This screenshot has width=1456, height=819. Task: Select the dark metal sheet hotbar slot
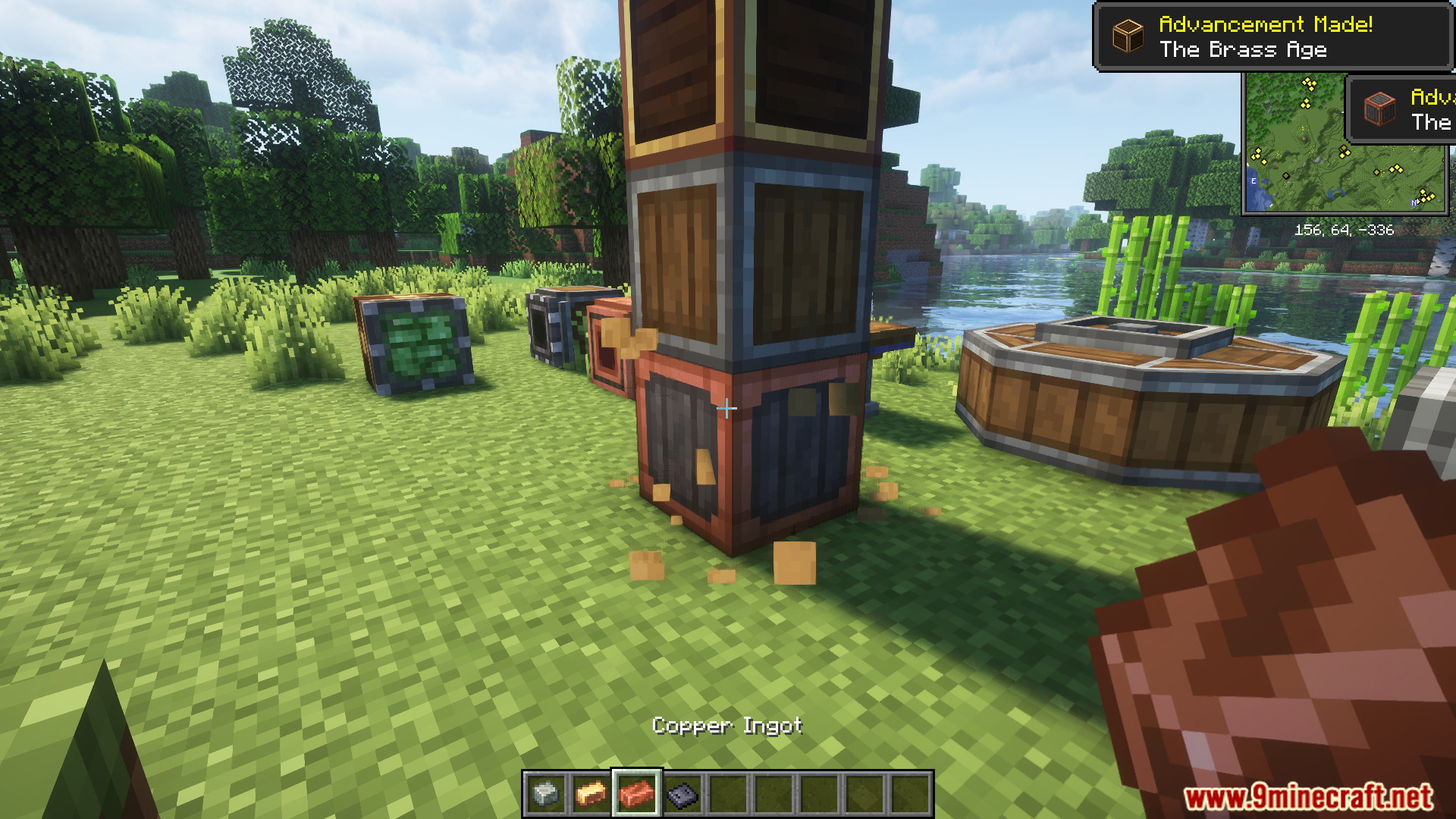click(x=682, y=794)
